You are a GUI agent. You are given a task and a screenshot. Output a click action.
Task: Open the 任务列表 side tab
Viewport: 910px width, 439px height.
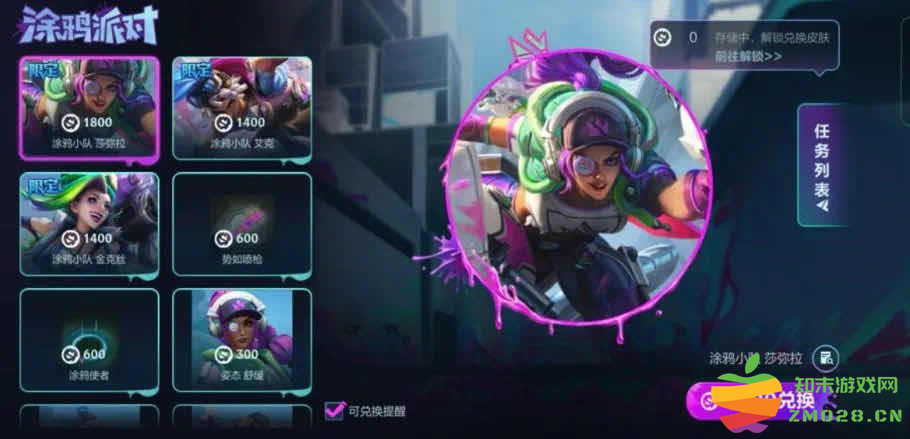pyautogui.click(x=822, y=166)
